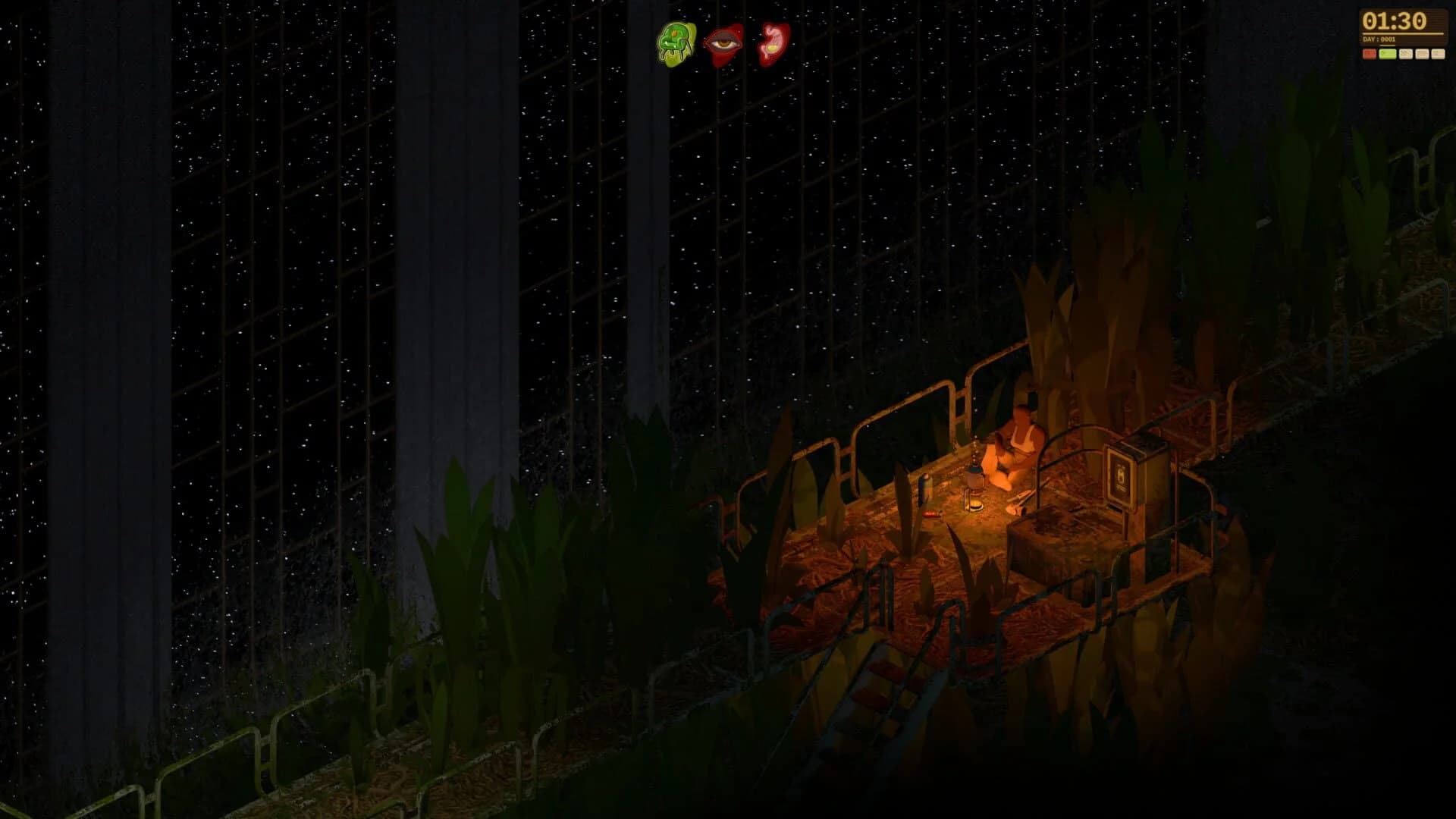Toggle the red pause square below the clock
This screenshot has width=1456, height=819.
tap(1370, 53)
